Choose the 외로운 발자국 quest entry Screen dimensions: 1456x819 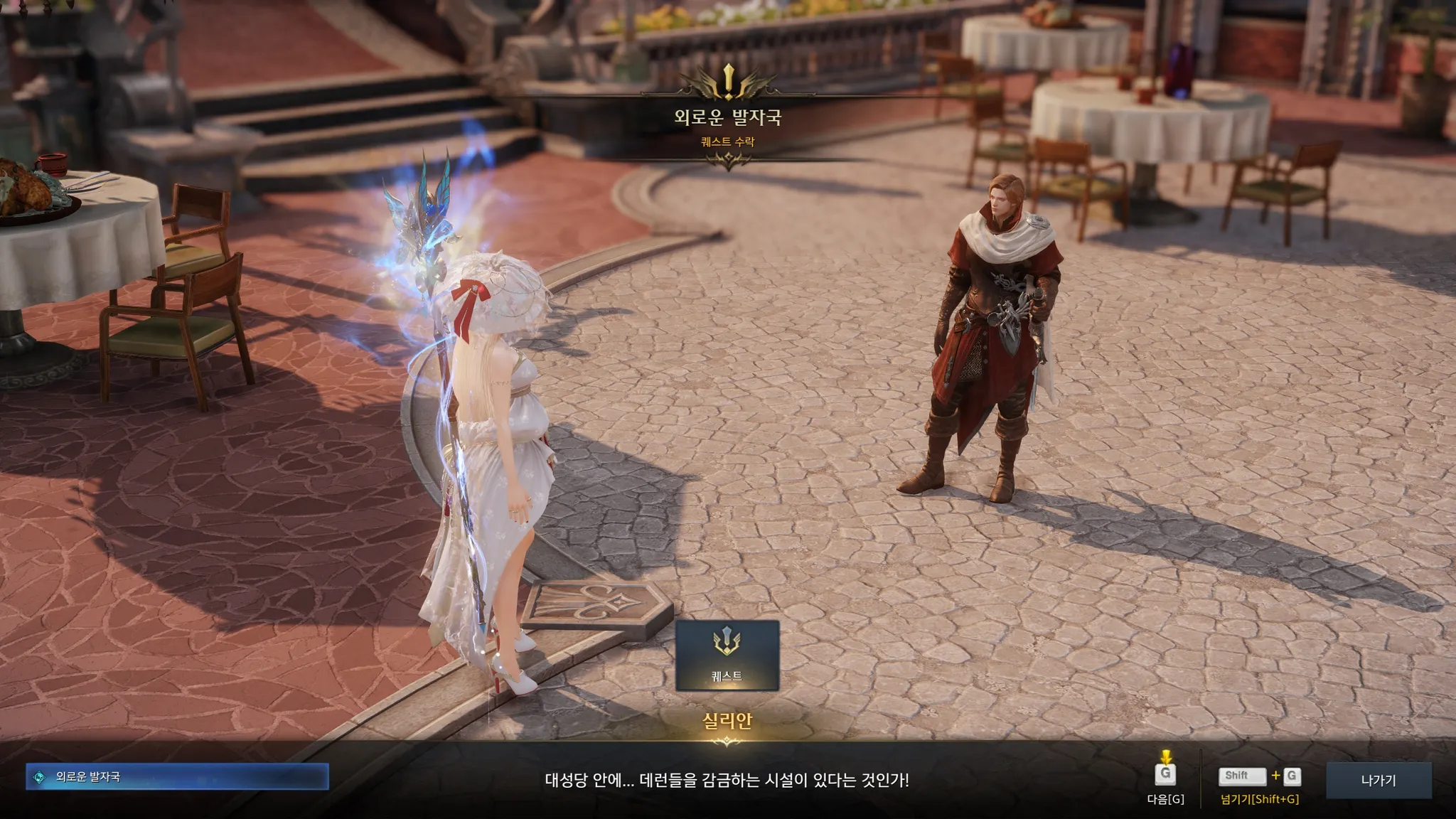point(177,777)
